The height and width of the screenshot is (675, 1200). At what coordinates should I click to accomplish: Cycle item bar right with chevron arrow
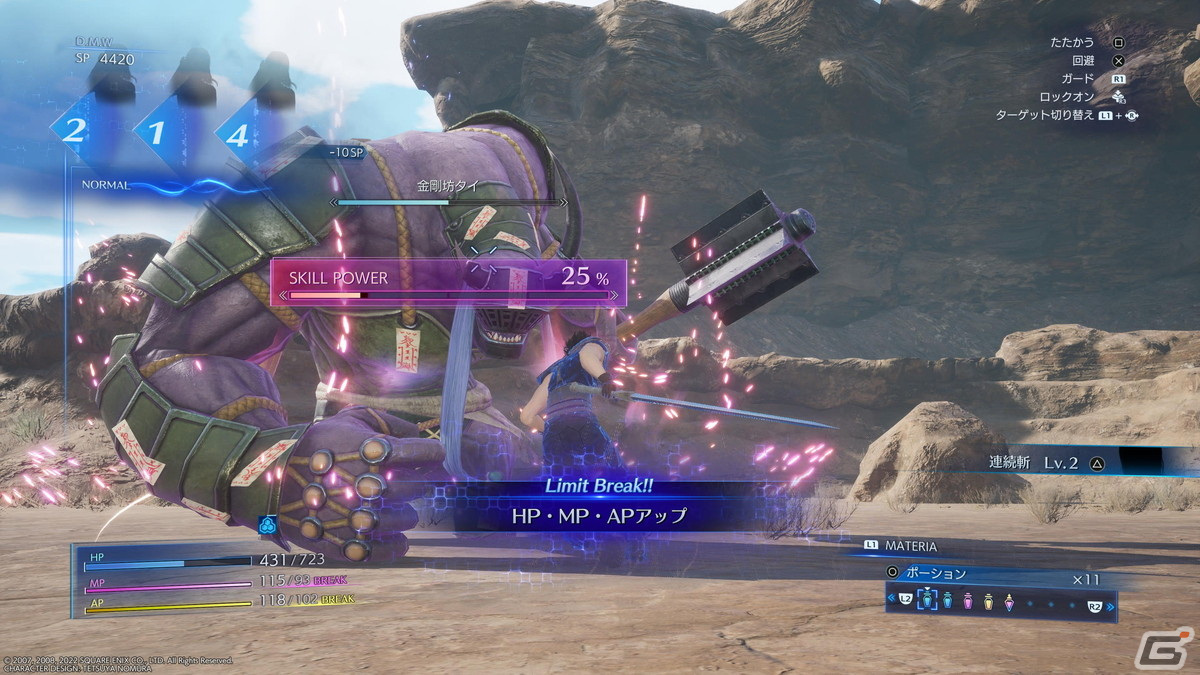1110,605
